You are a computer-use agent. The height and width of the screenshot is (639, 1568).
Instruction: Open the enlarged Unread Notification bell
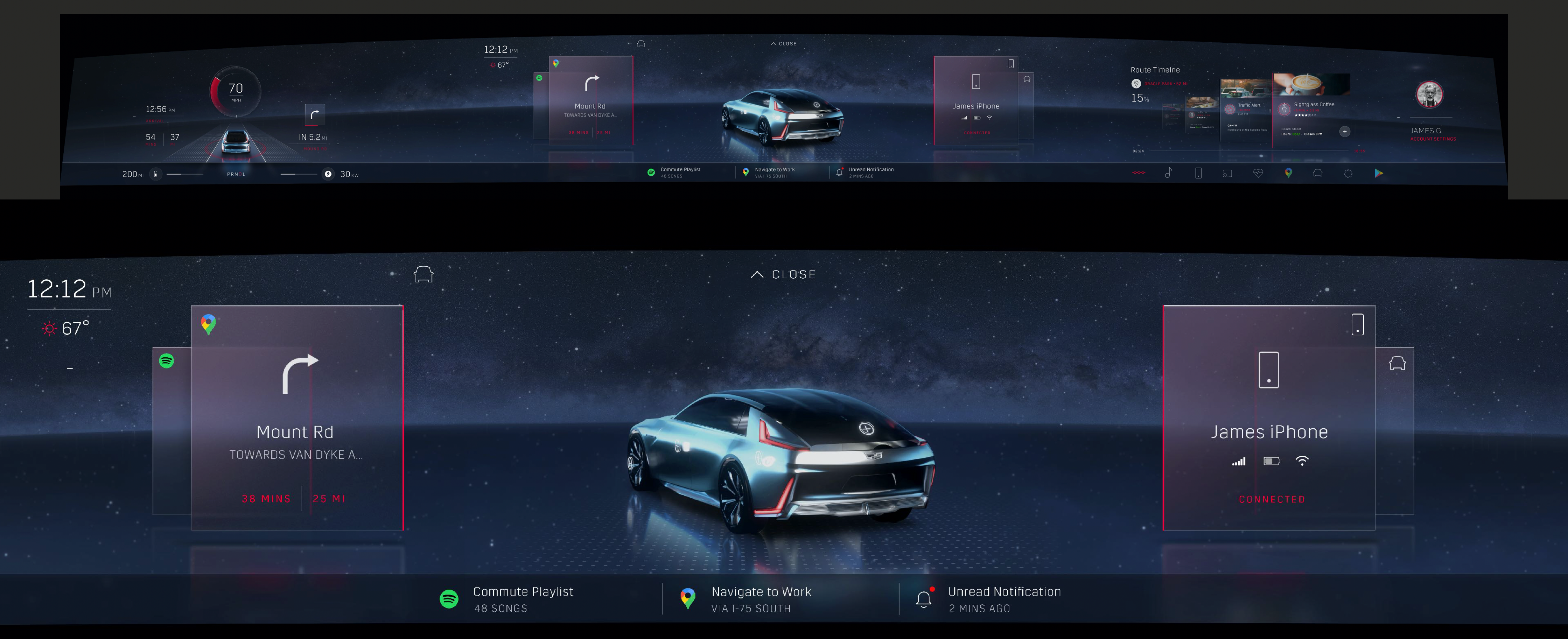tap(924, 599)
